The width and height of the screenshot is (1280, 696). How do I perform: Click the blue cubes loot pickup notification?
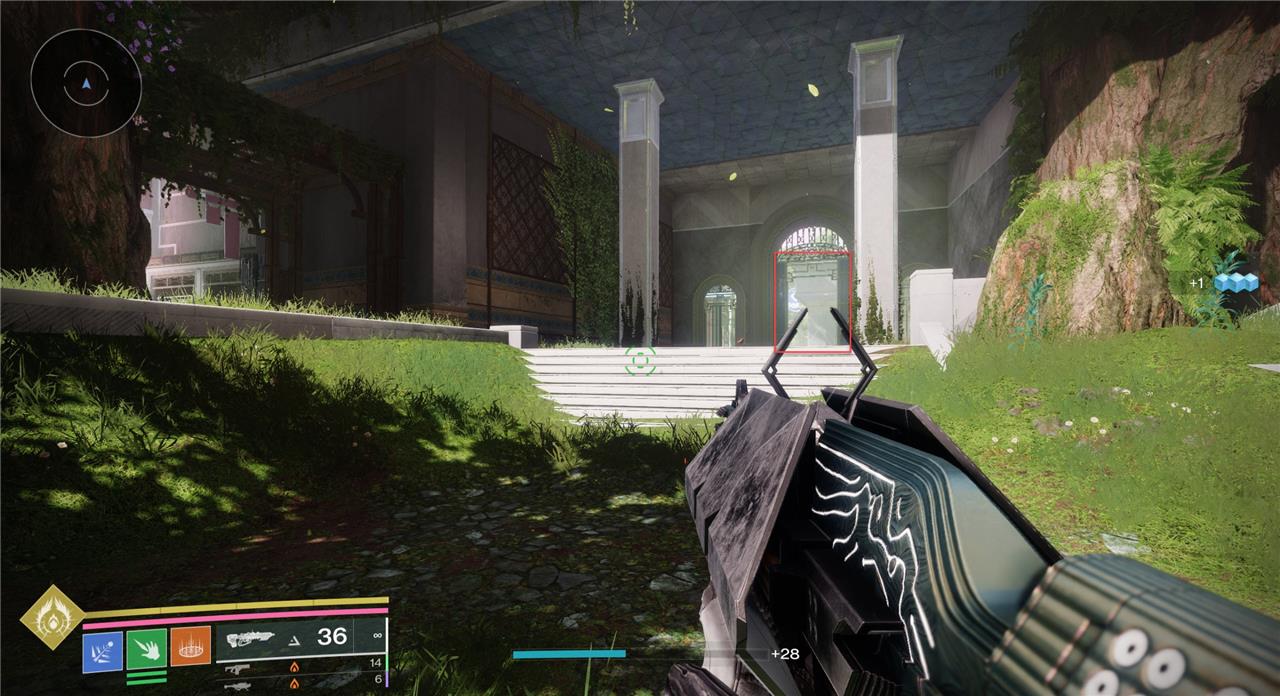(x=1234, y=283)
